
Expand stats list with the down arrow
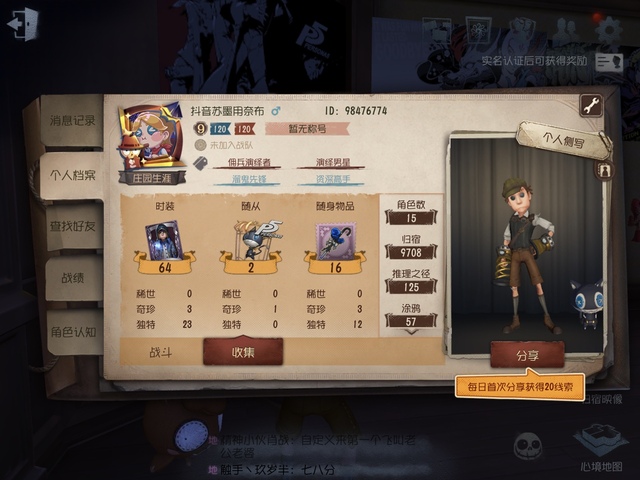coord(411,331)
